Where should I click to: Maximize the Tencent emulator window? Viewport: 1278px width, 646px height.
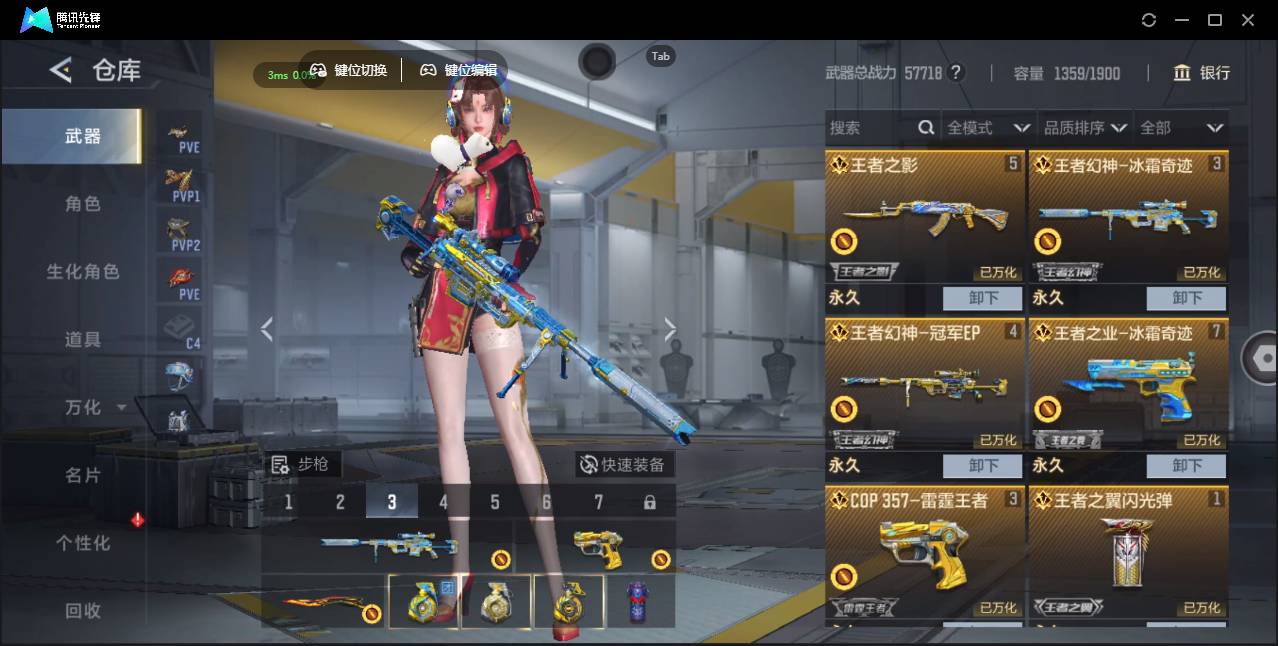(1215, 20)
